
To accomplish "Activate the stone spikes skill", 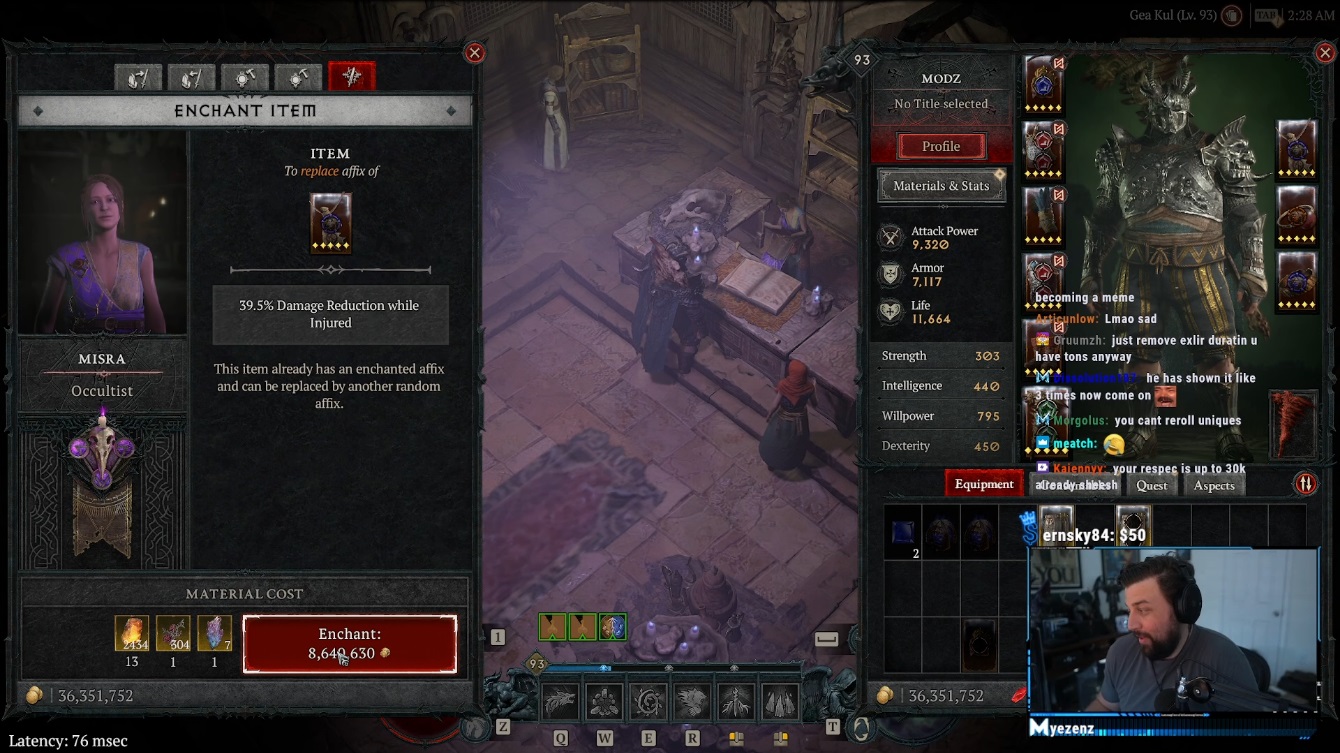I will point(779,702).
